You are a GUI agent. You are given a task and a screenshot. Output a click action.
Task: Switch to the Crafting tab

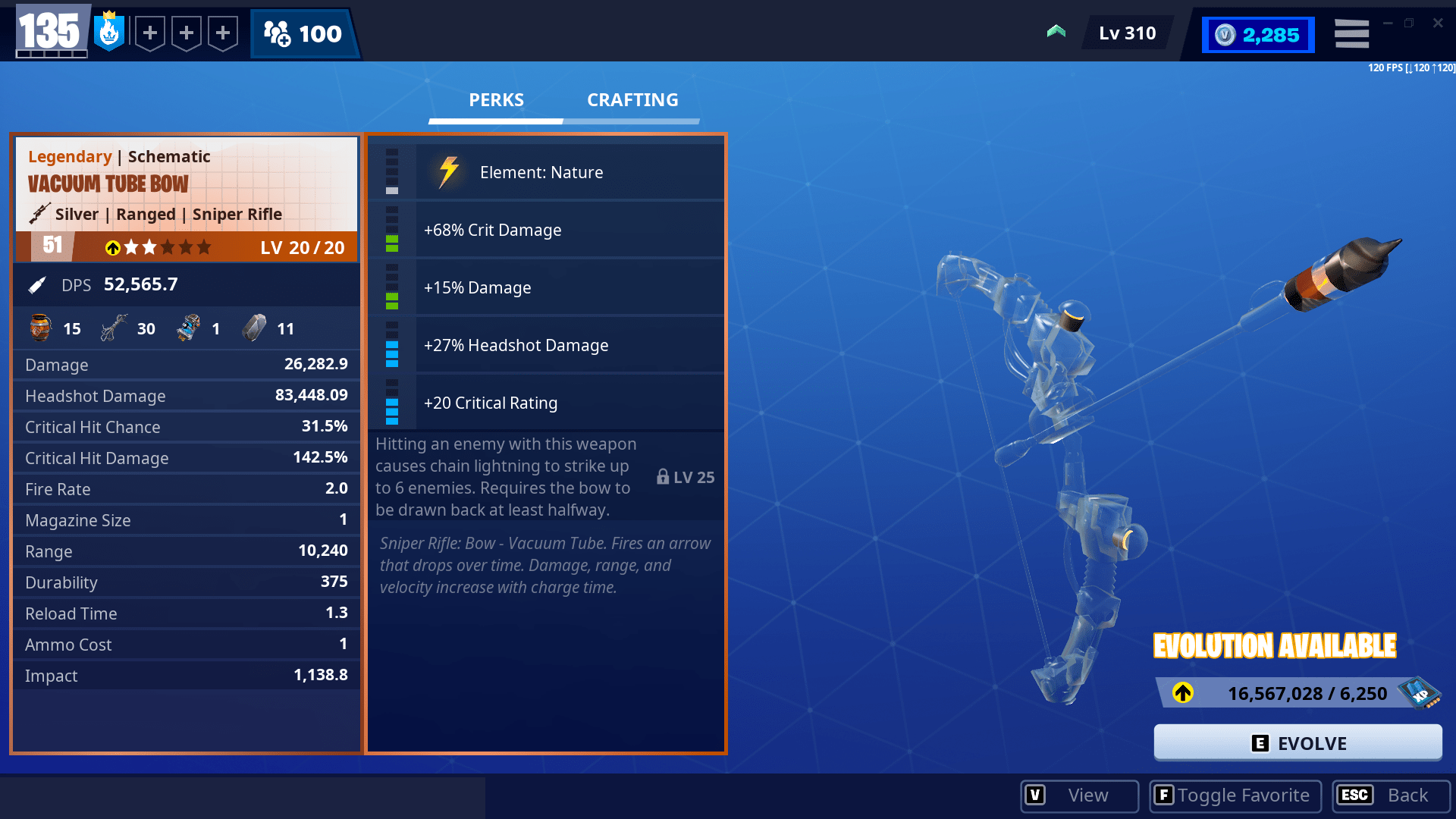(632, 99)
